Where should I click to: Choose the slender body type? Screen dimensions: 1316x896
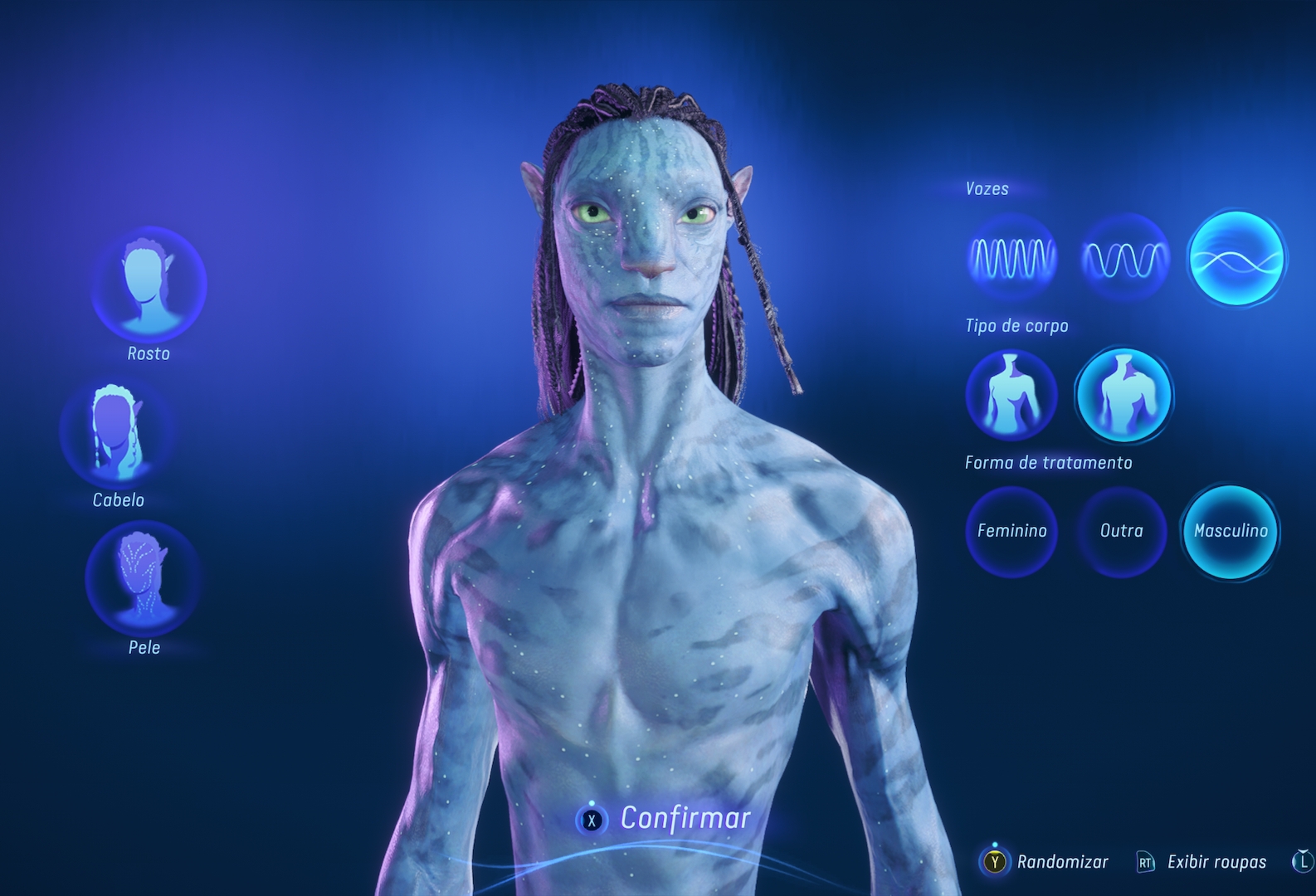[1011, 395]
